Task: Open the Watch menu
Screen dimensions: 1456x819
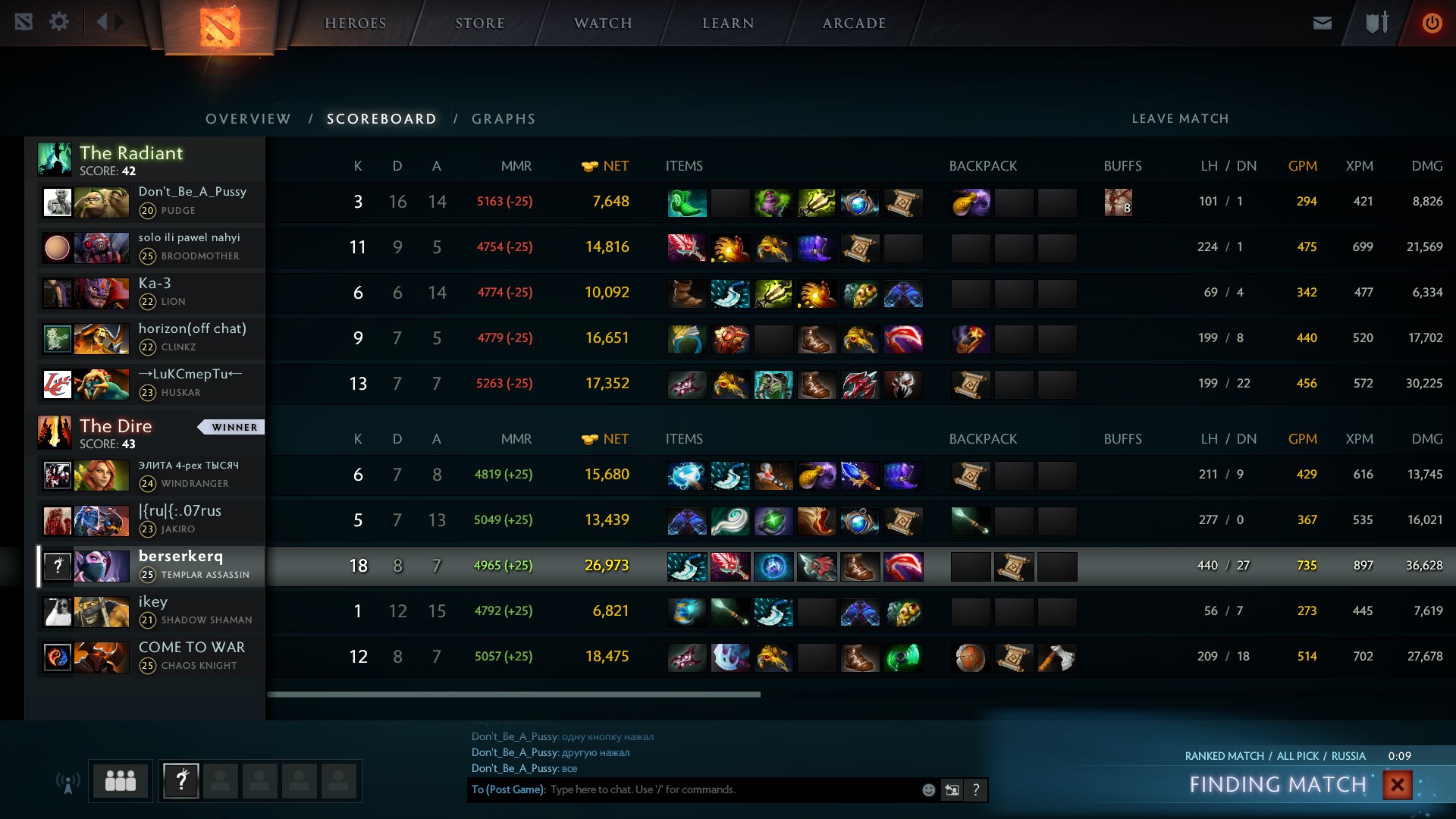Action: (x=603, y=24)
